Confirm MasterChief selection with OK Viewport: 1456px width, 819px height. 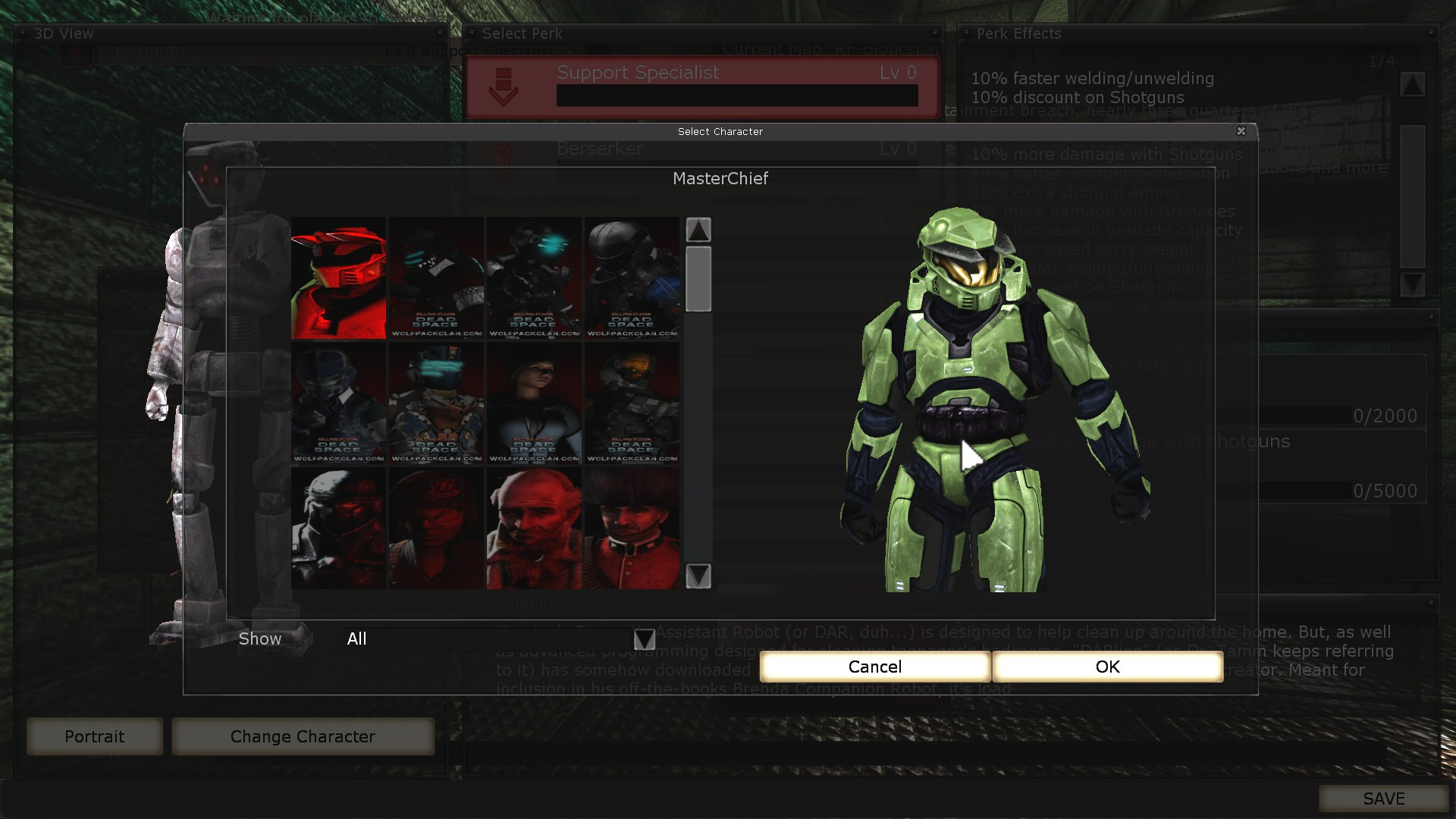1106,667
